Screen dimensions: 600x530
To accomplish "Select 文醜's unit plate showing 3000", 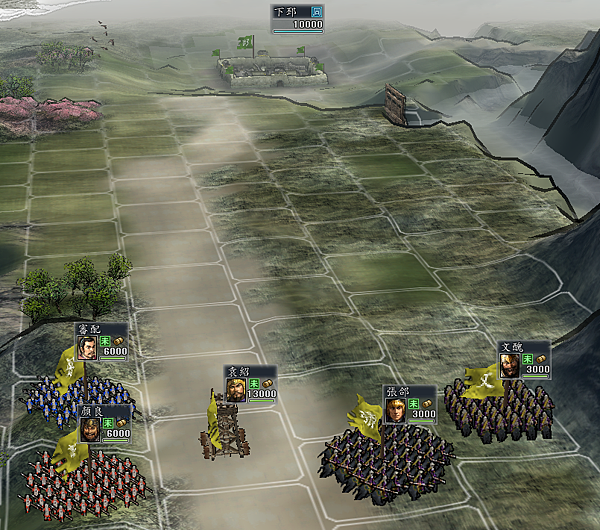I will [524, 360].
